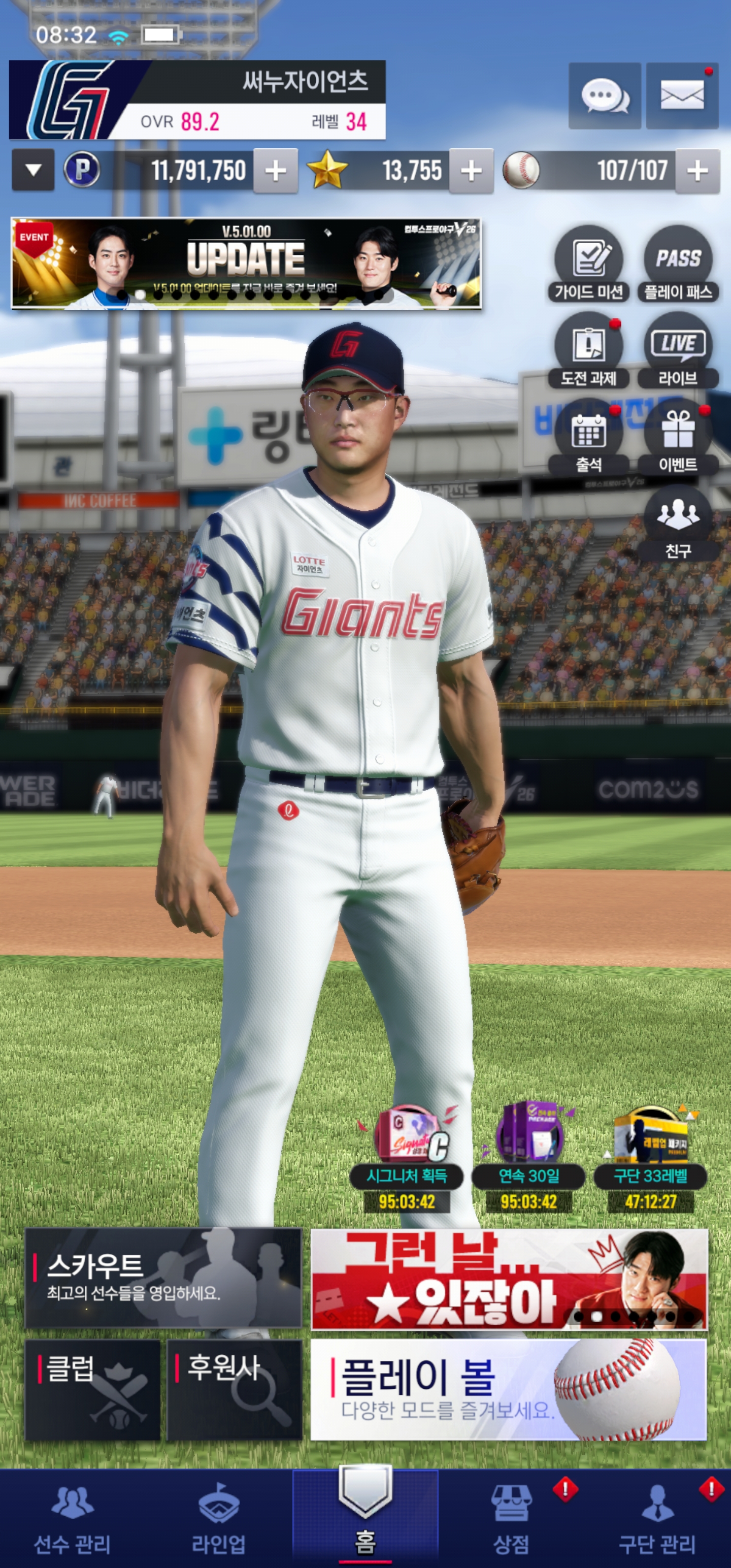Open the 클럽 club menu
The height and width of the screenshot is (1568, 731).
(92, 1390)
